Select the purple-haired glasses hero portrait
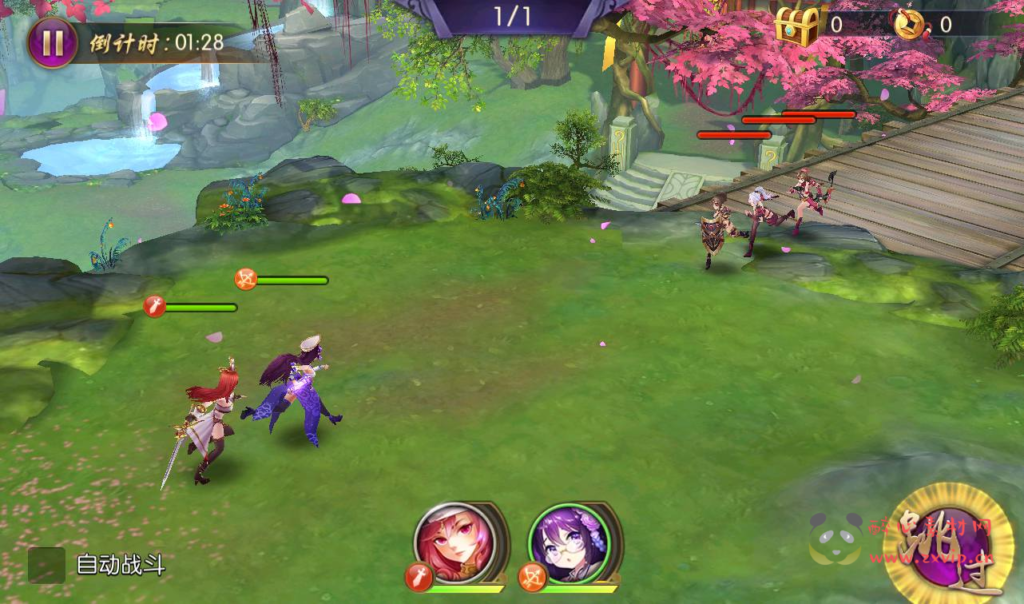Viewport: 1024px width, 604px height. [568, 544]
